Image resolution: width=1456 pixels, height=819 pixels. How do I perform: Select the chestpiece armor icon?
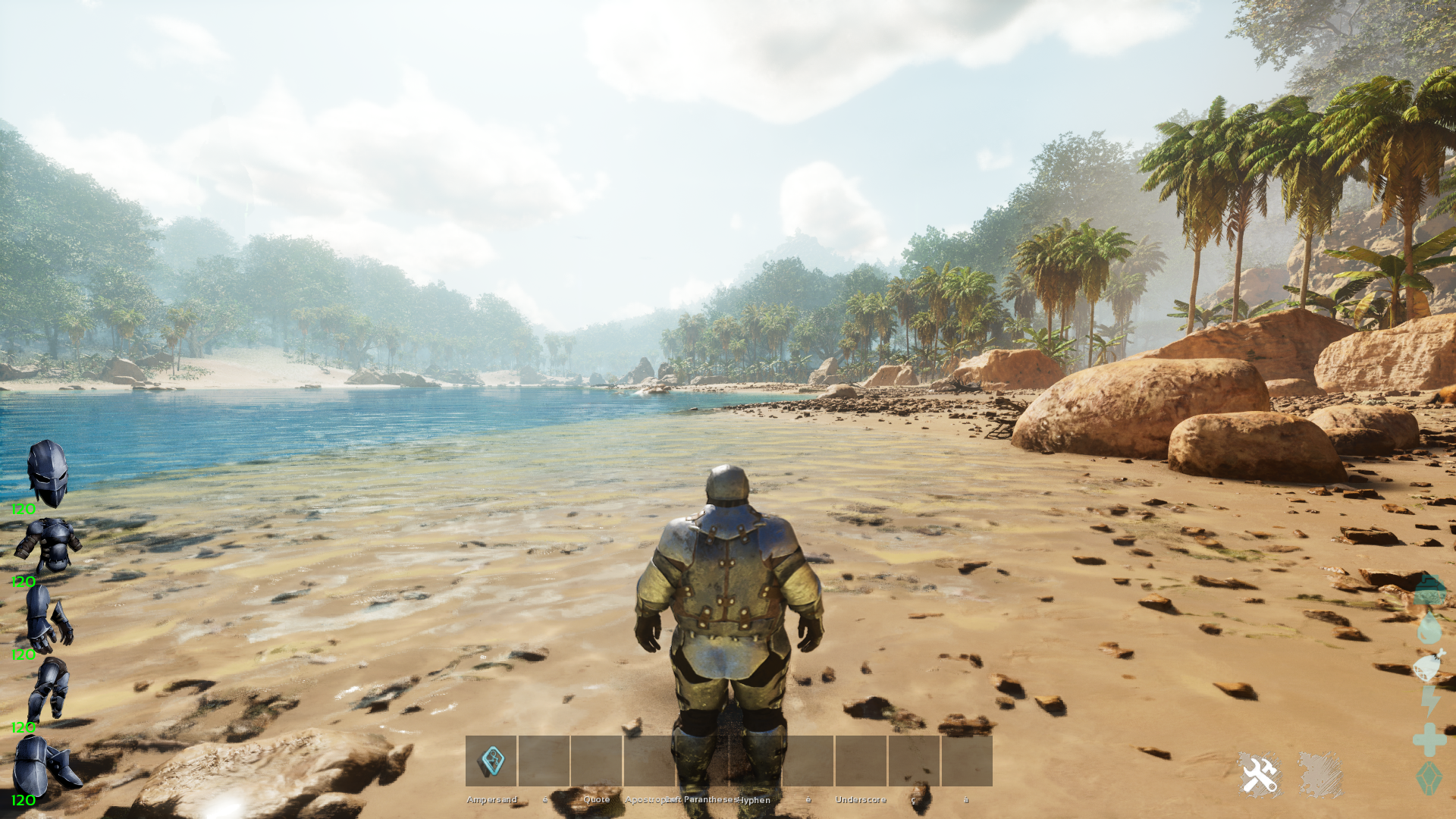click(49, 544)
